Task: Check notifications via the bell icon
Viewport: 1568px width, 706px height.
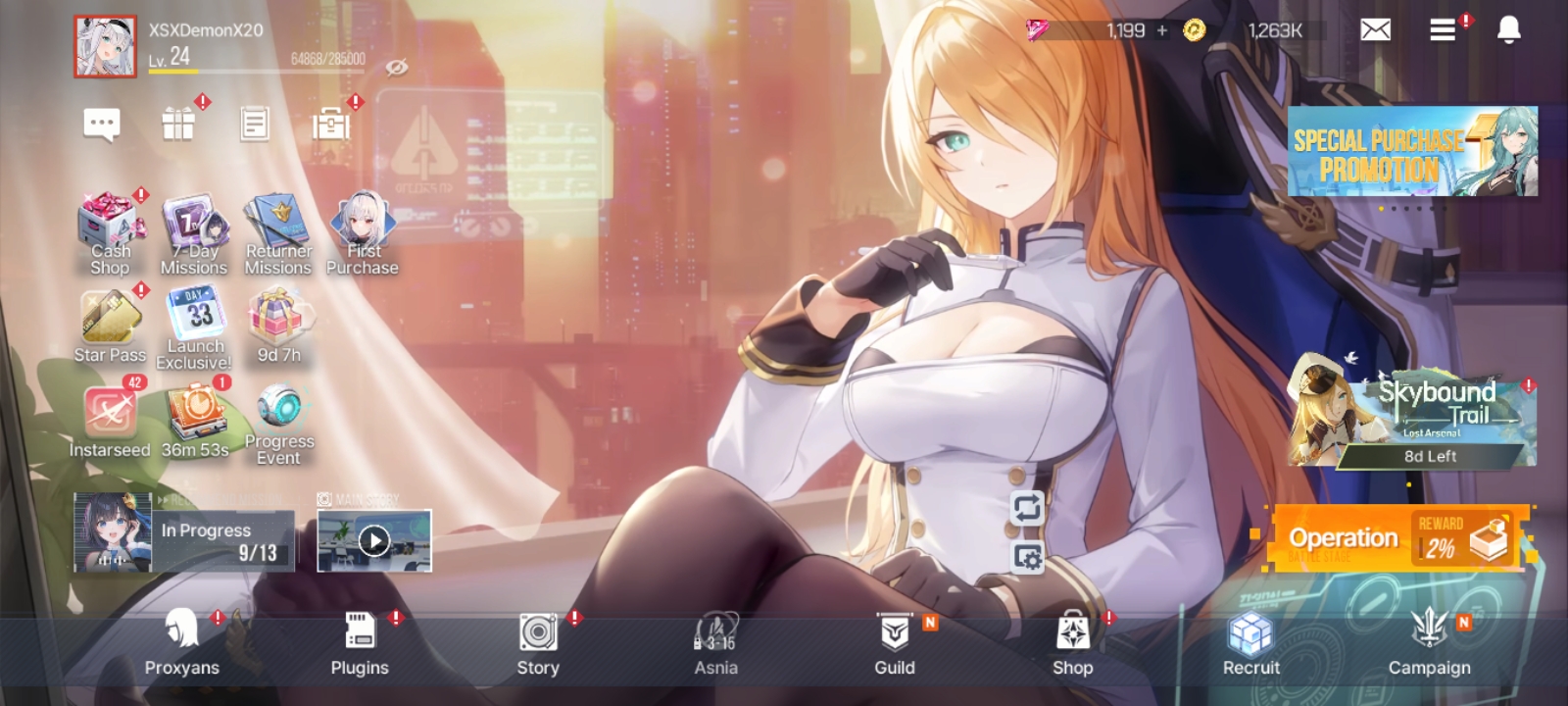Action: (x=1509, y=30)
